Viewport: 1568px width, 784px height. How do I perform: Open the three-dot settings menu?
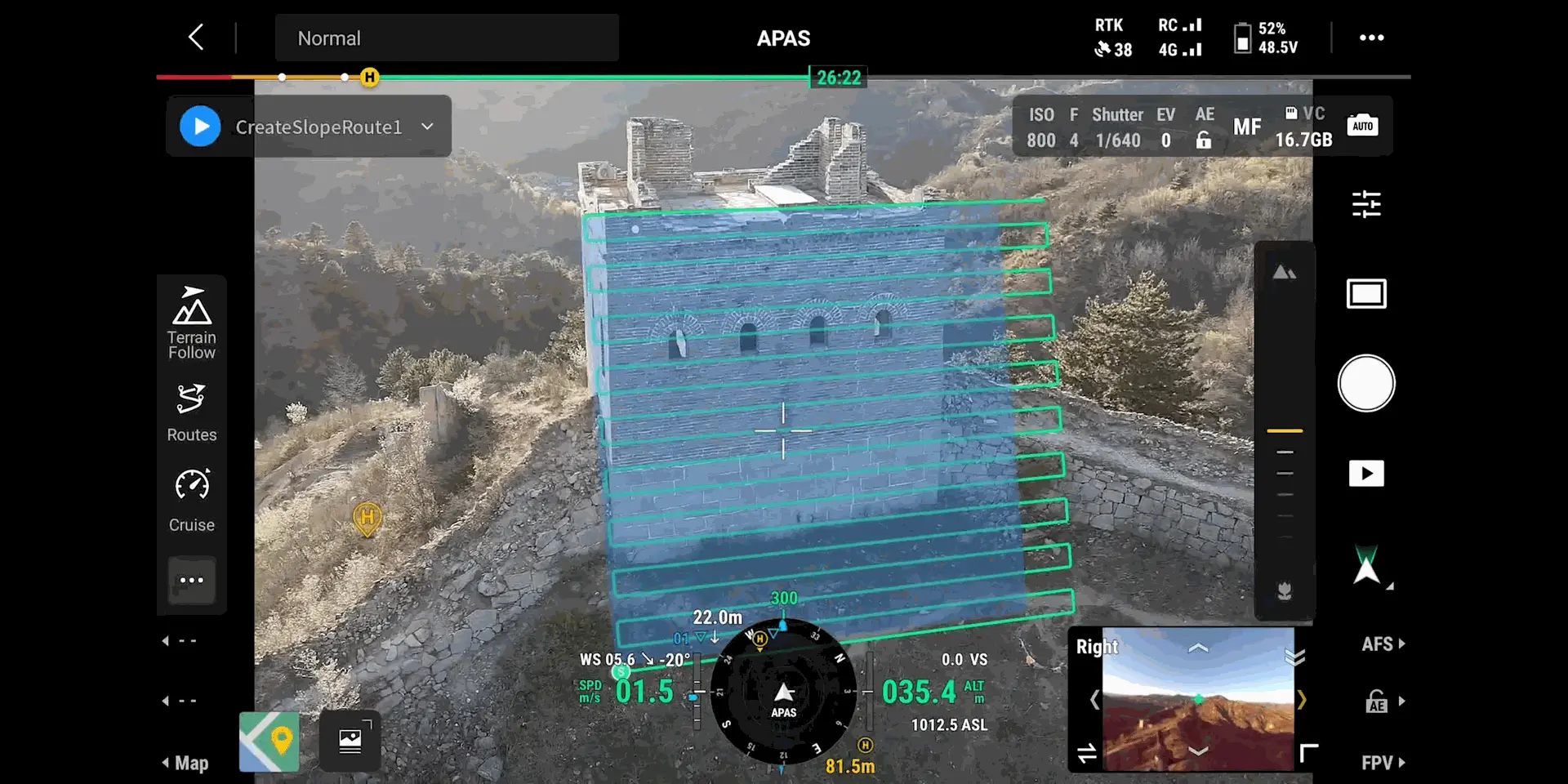1371,38
